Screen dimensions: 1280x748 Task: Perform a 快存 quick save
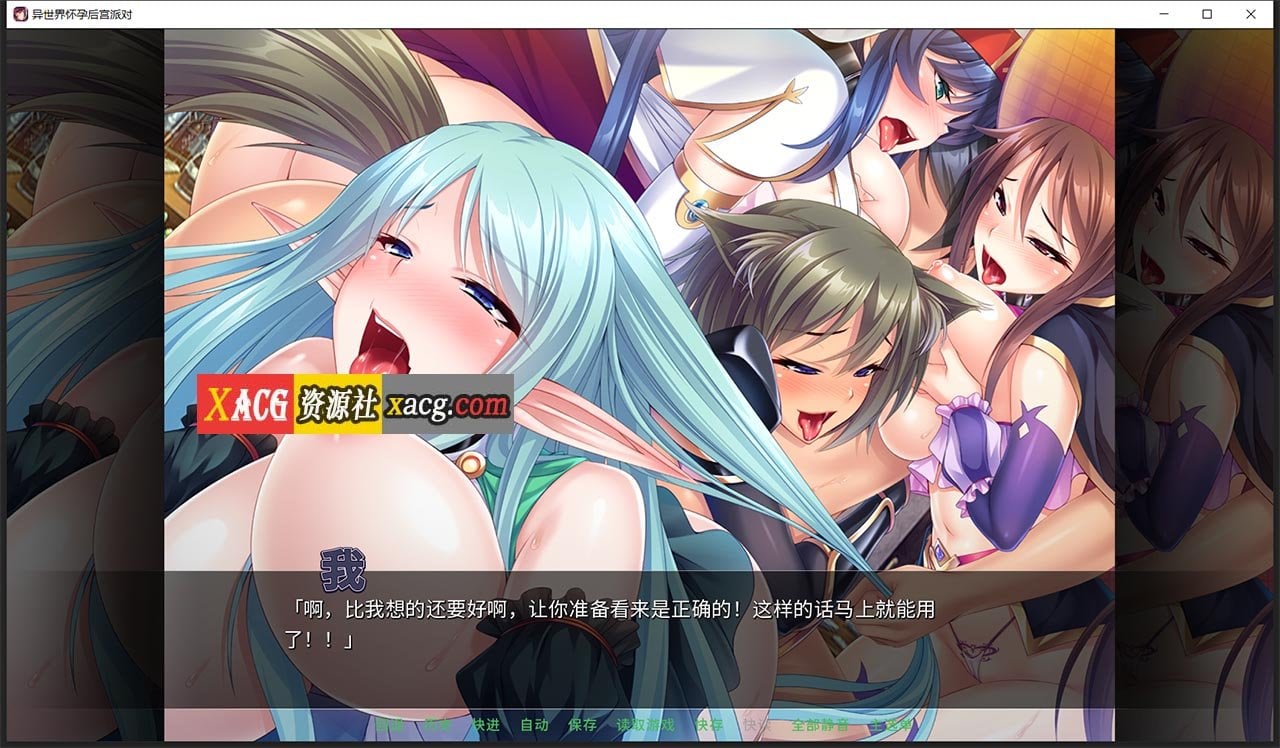click(710, 724)
